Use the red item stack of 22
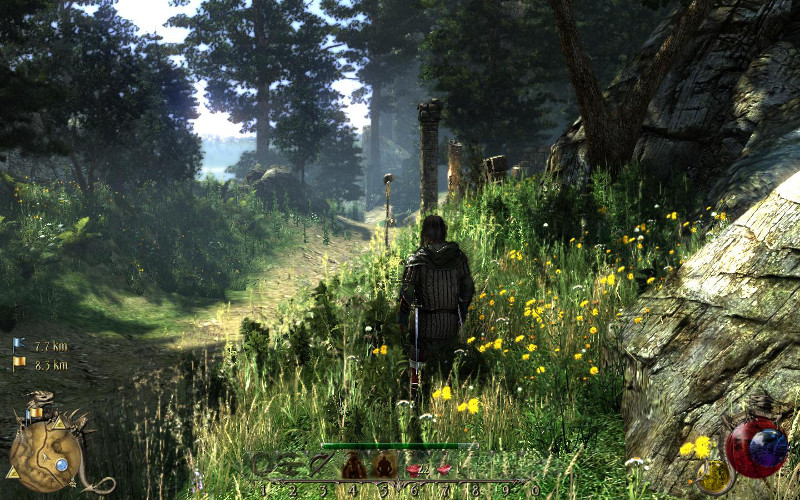The width and height of the screenshot is (800, 500). pos(414,468)
